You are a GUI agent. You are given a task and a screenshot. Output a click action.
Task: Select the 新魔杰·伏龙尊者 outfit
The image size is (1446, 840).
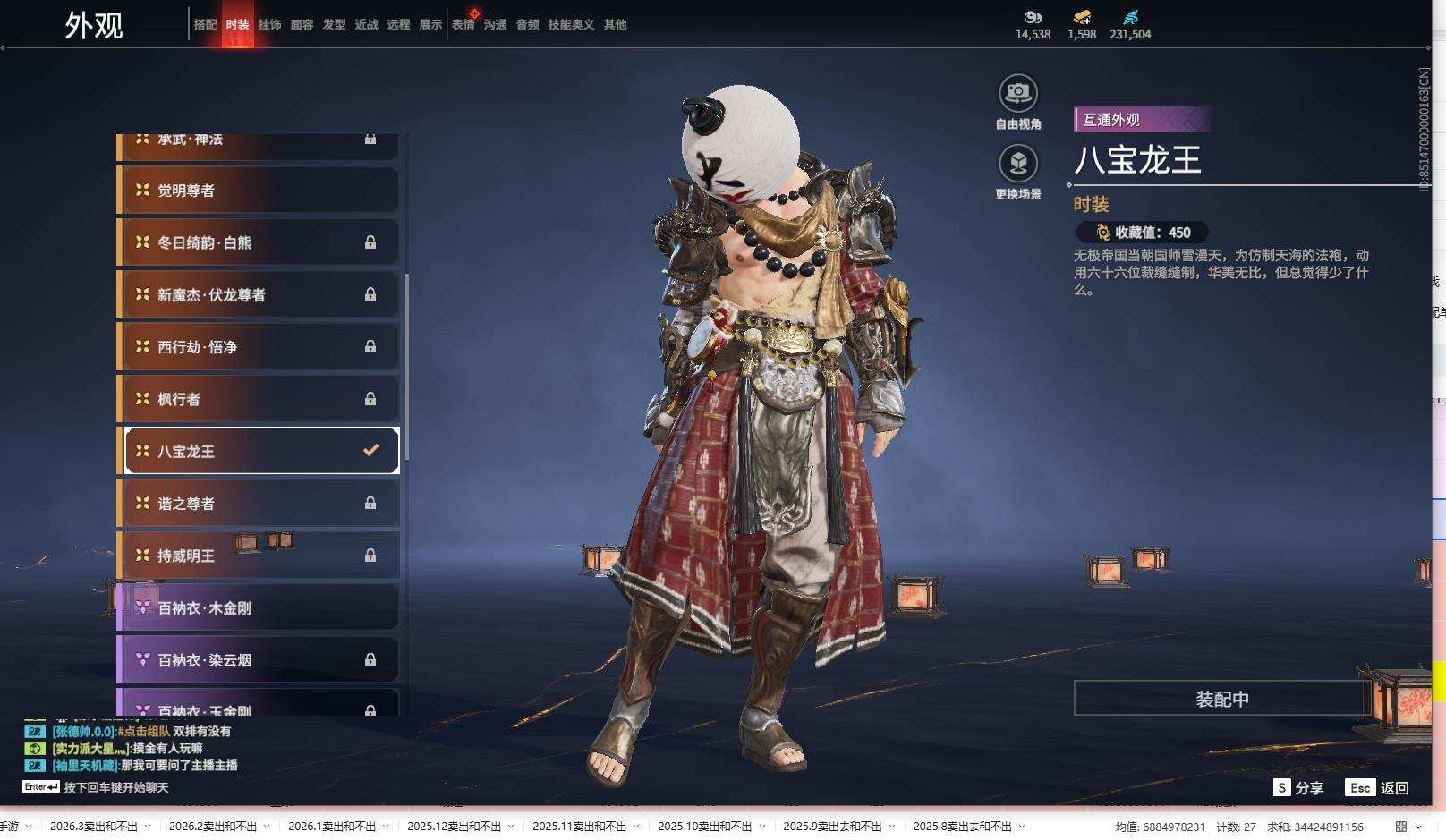259,295
